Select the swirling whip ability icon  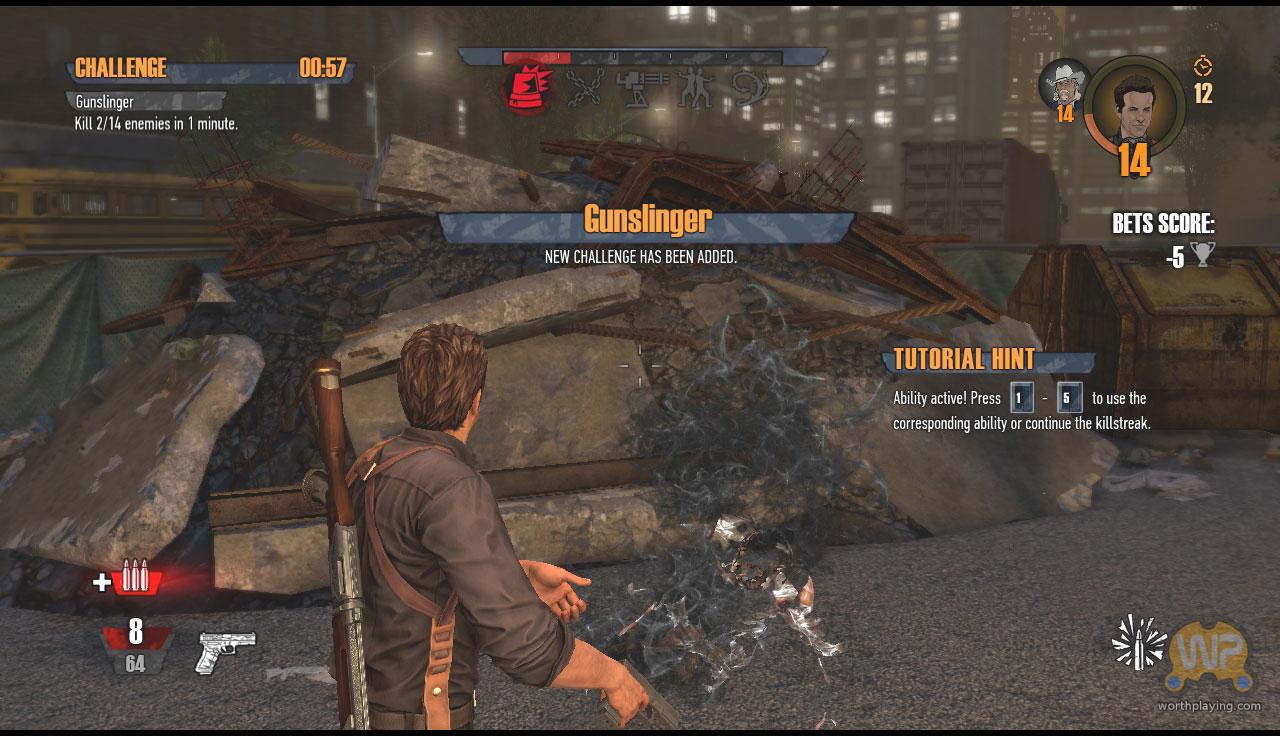751,90
